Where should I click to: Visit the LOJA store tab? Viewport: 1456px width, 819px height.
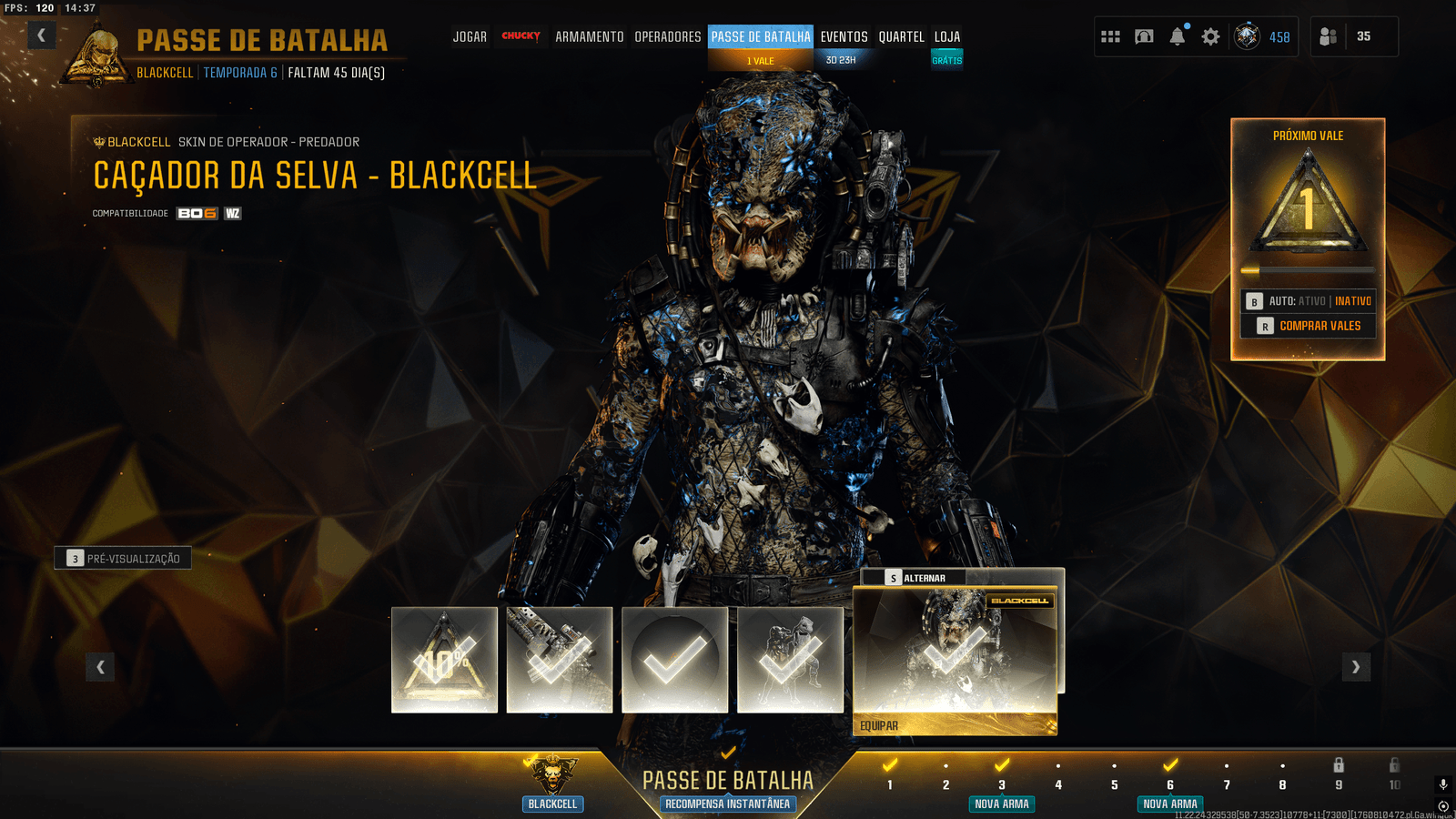(x=947, y=37)
